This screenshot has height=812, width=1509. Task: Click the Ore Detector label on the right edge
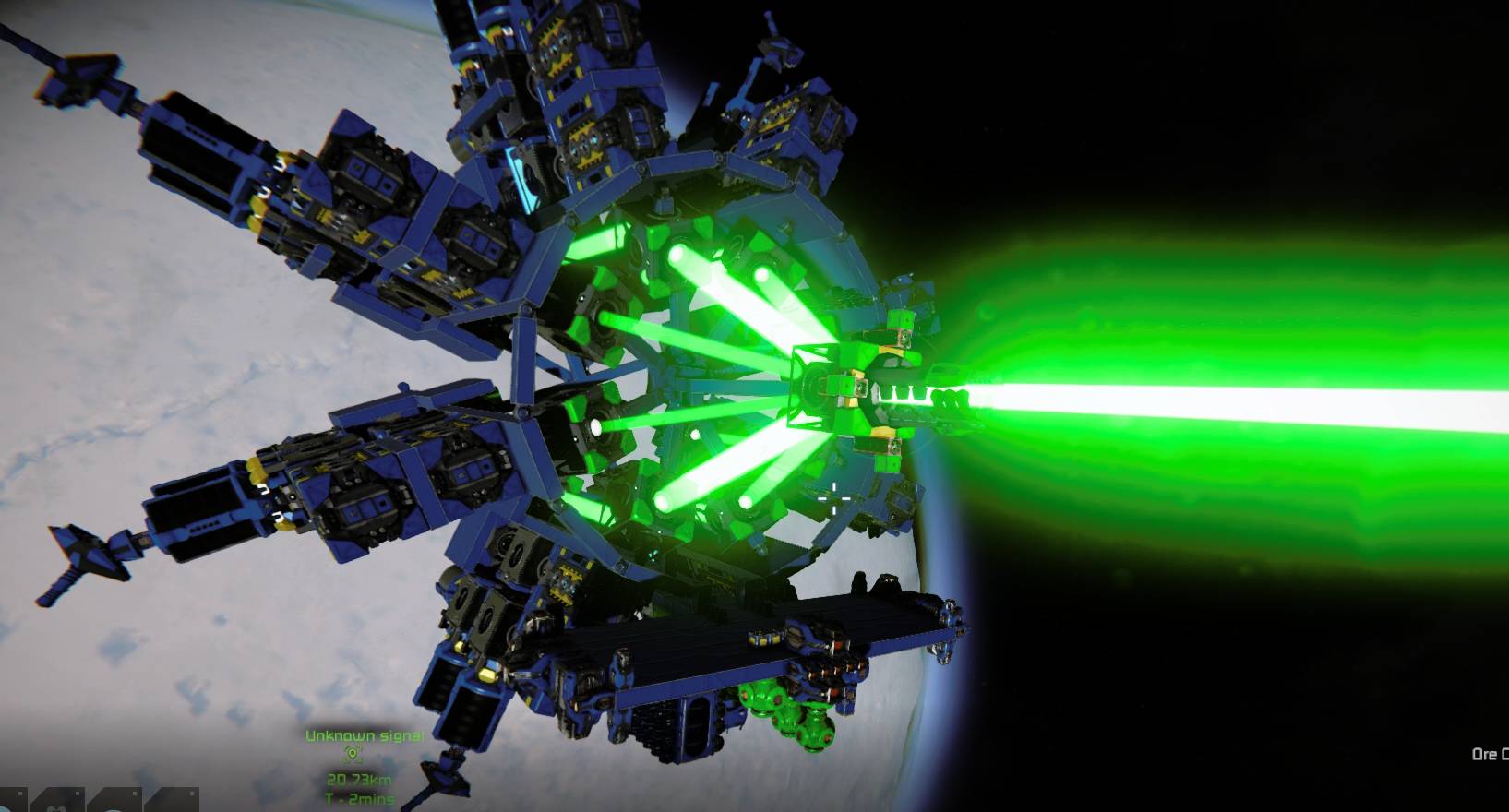coord(1488,755)
